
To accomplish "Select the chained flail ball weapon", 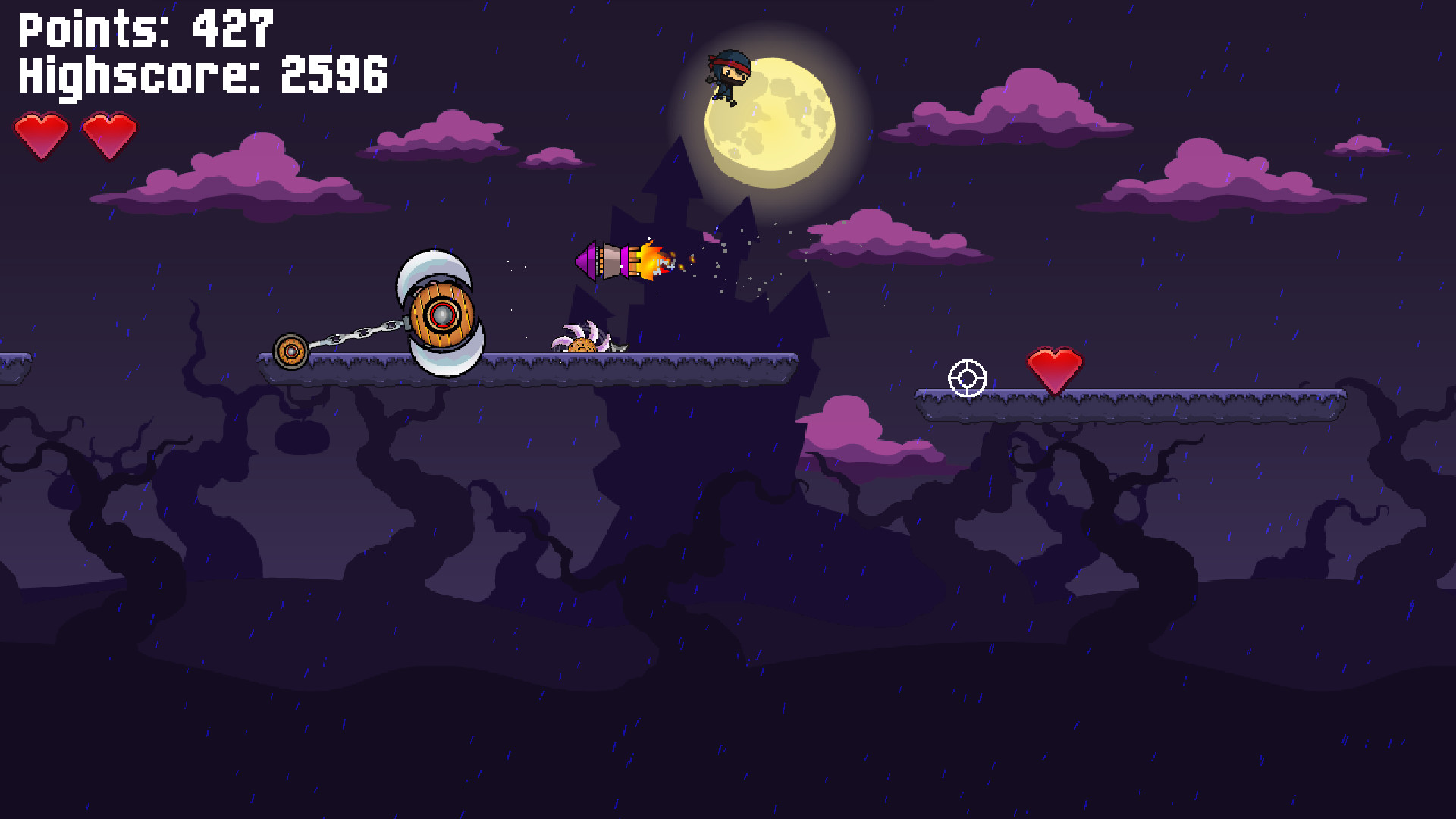I will click(291, 351).
